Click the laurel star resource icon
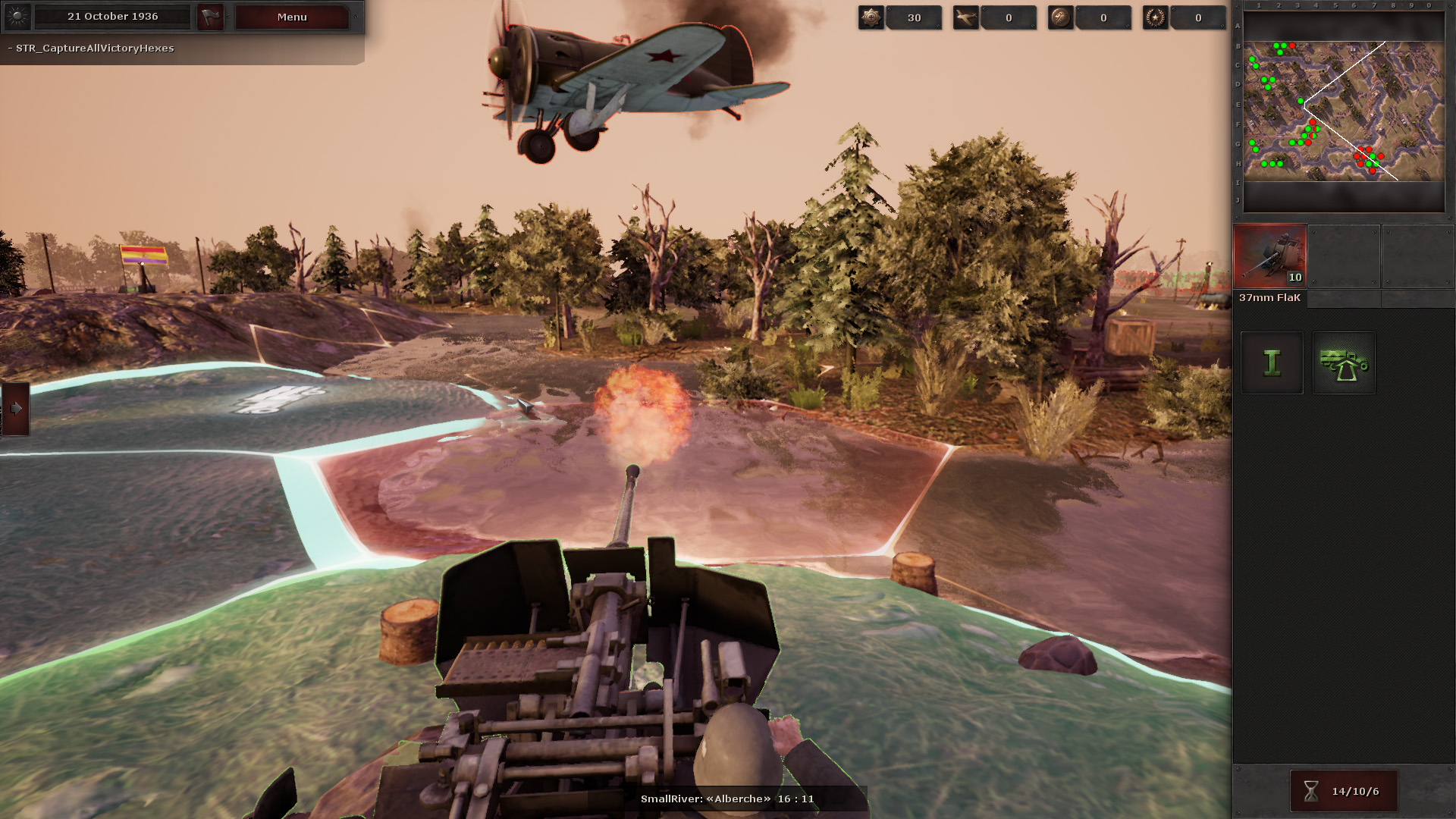Viewport: 1456px width, 819px height. [1155, 17]
